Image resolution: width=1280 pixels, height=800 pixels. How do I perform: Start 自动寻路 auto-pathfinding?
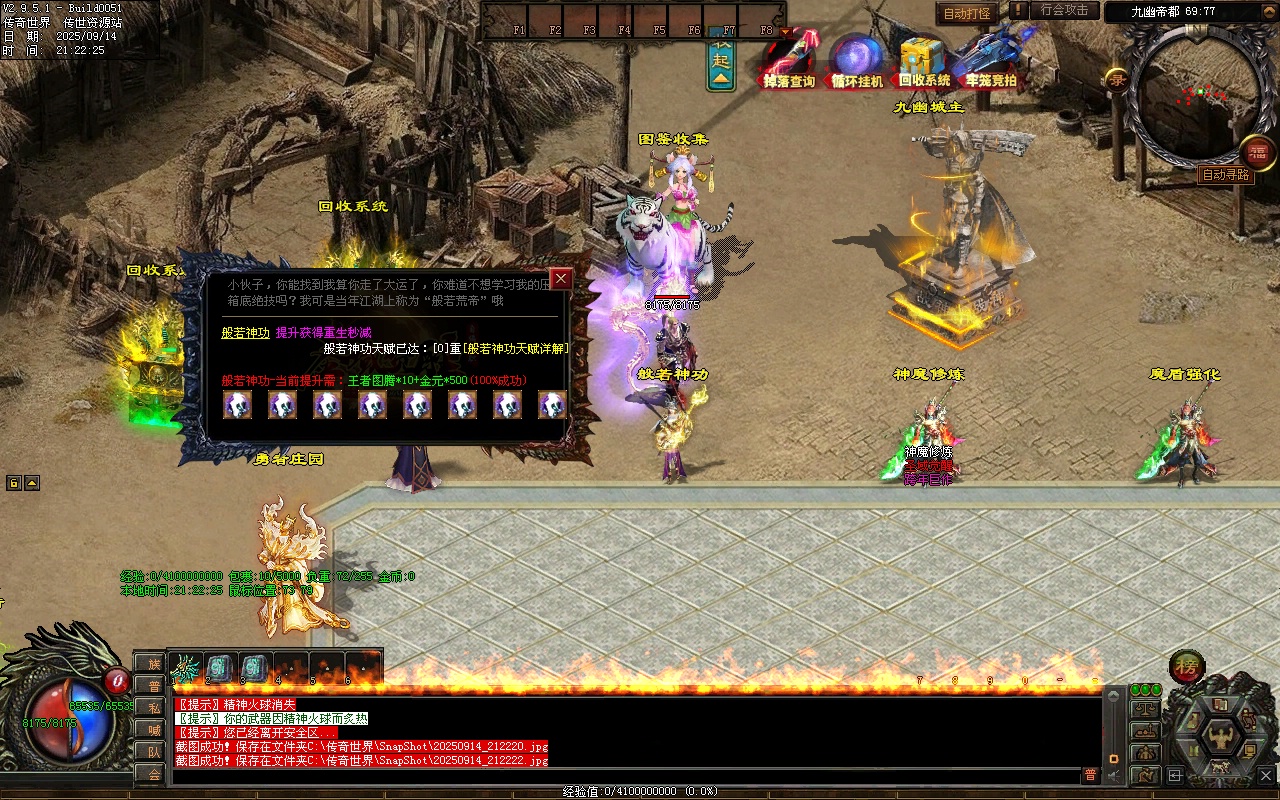click(1226, 175)
